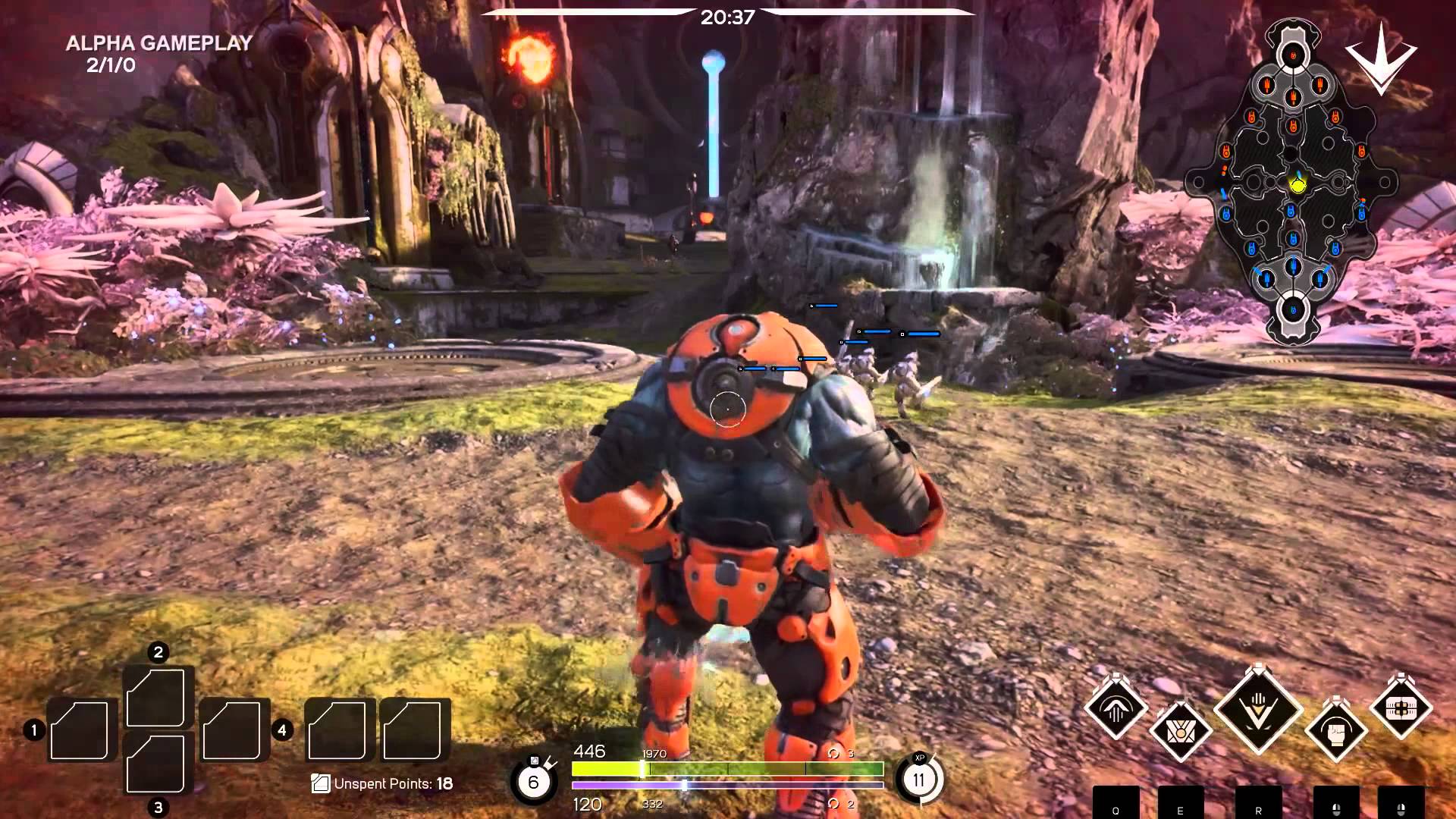The width and height of the screenshot is (1456, 819).
Task: Choose the card slot numbered 4
Action: (x=234, y=730)
